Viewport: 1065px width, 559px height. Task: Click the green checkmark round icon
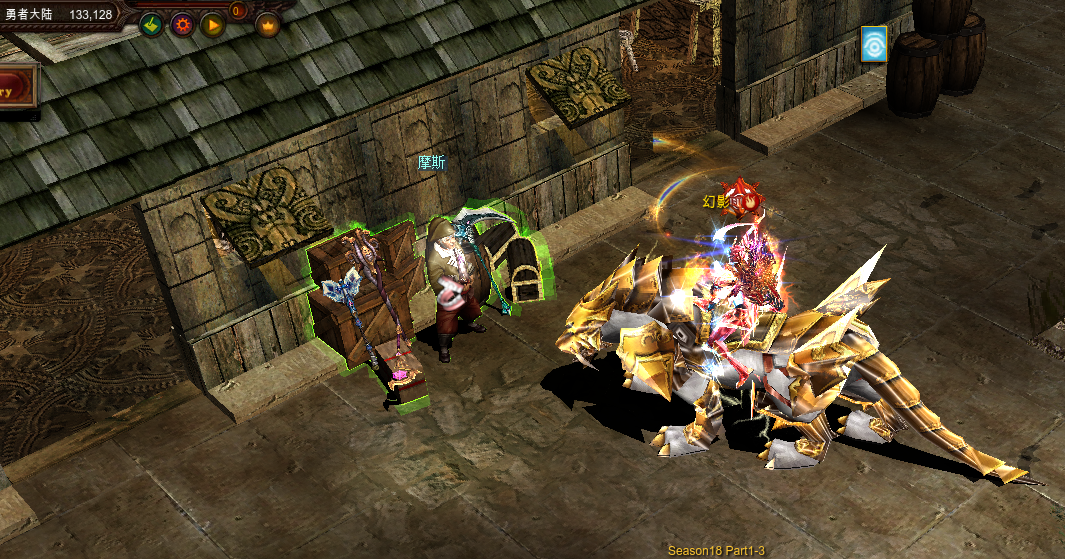click(151, 25)
